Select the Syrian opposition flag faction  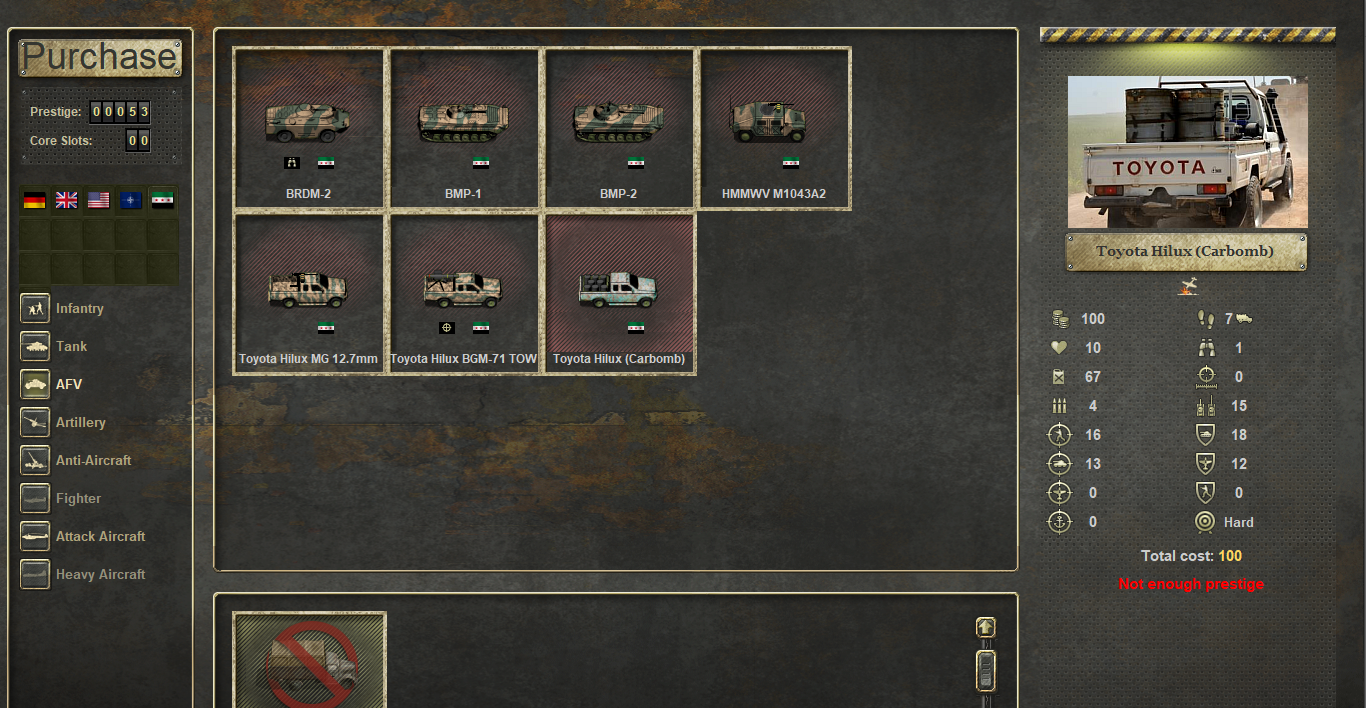click(161, 200)
